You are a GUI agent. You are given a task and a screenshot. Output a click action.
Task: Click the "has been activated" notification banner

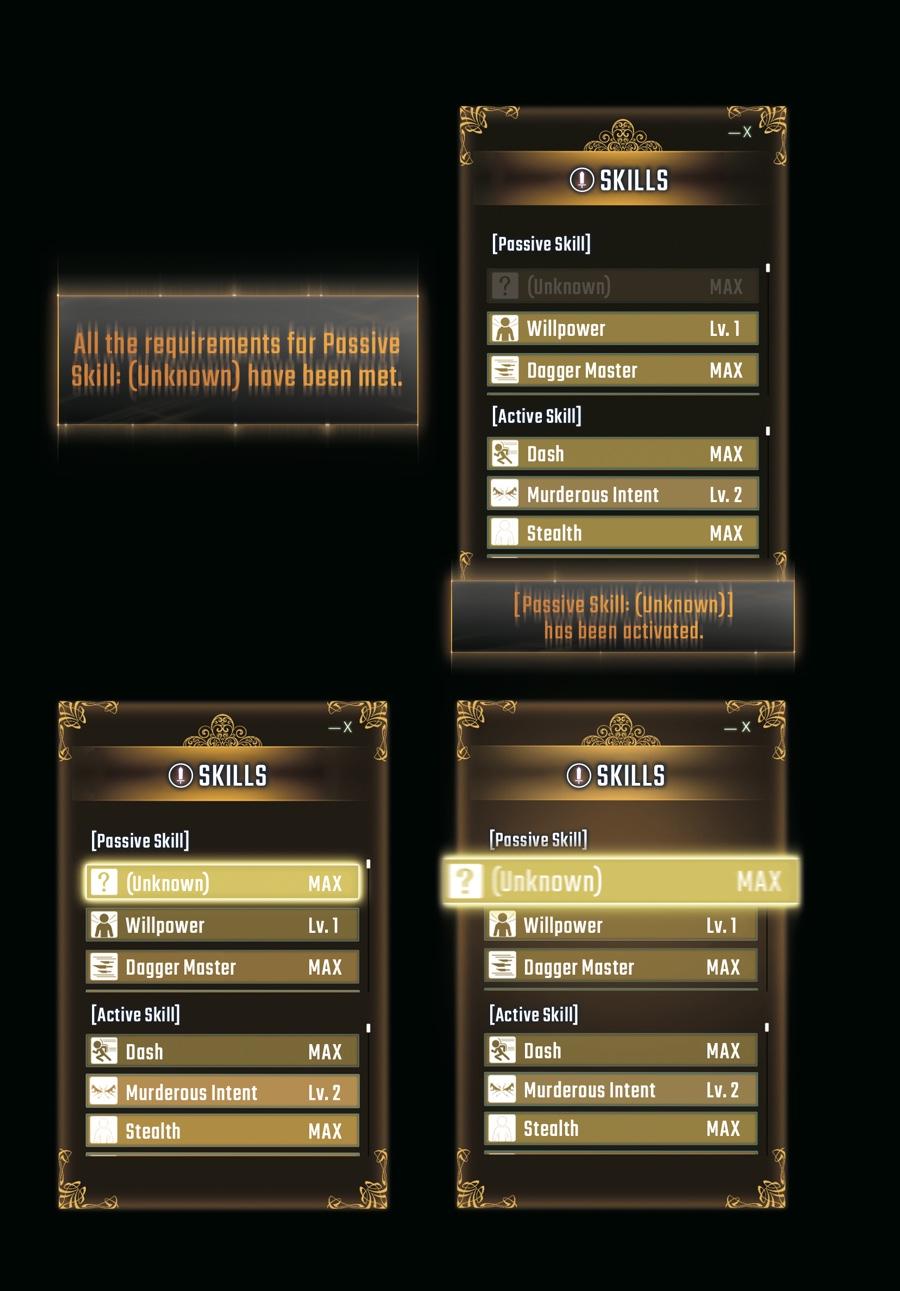pos(623,617)
